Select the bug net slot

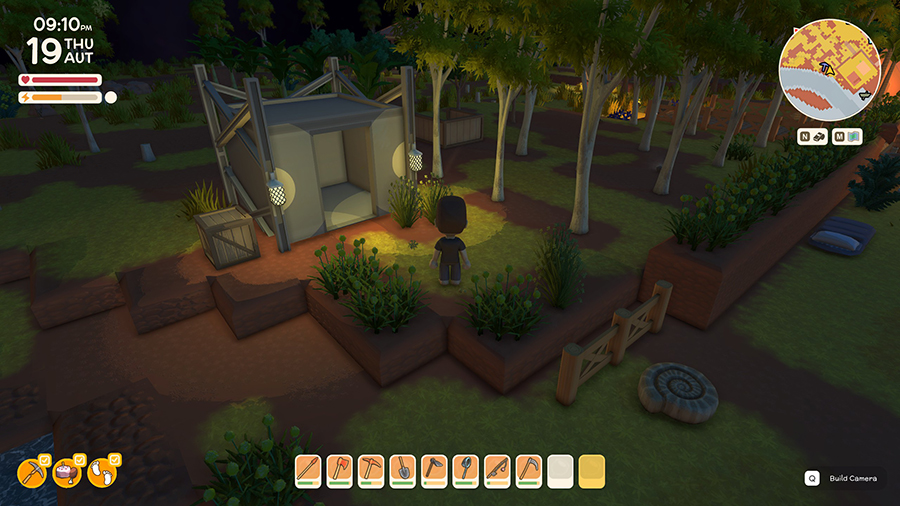tap(465, 470)
